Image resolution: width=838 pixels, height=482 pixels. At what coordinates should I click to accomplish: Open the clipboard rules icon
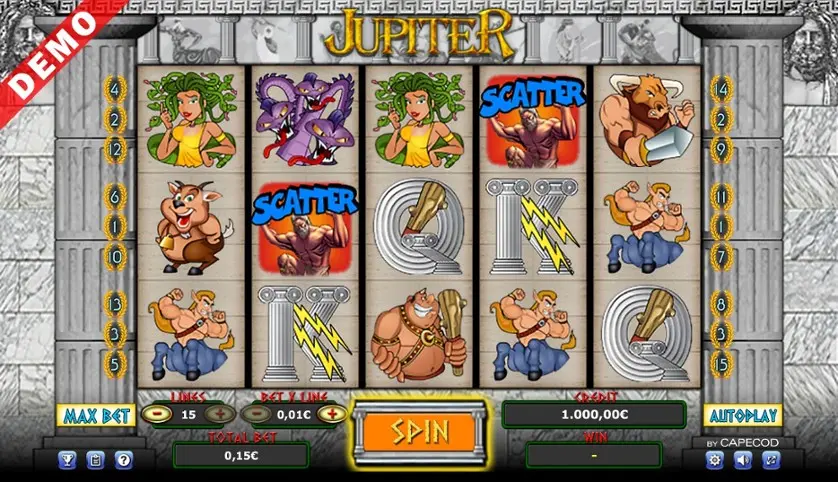pos(96,460)
